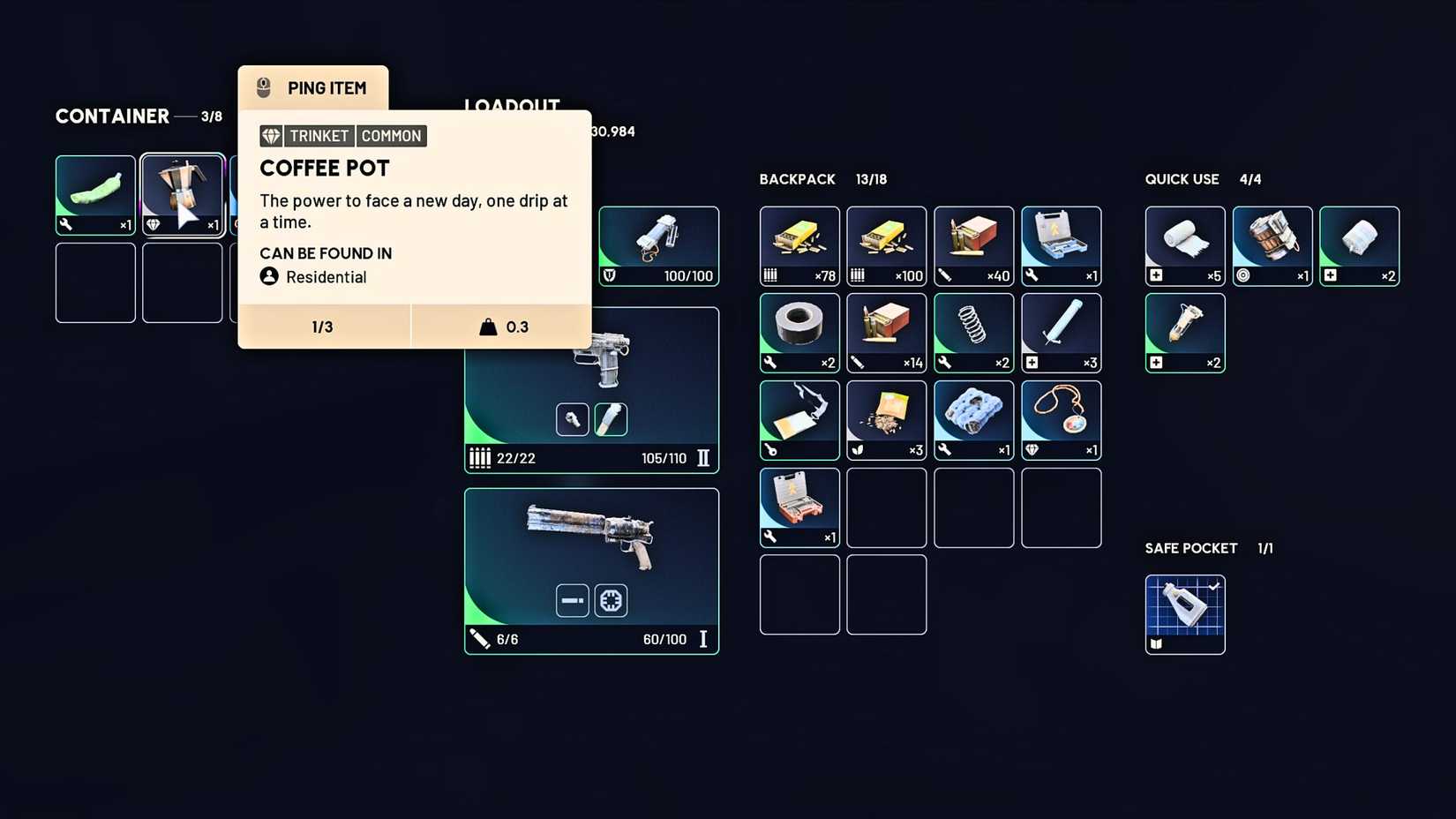
Task: Click the pistol's magazine attachment slot
Action: (611, 419)
